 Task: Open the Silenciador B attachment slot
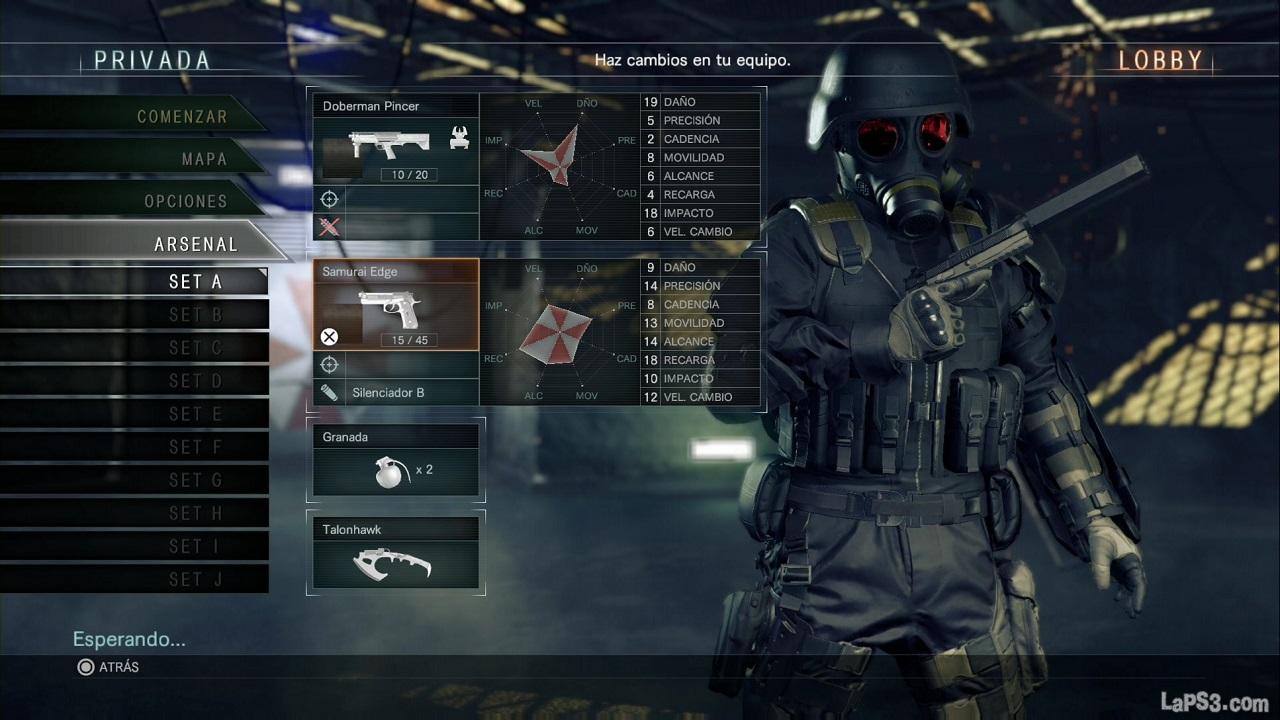point(396,392)
